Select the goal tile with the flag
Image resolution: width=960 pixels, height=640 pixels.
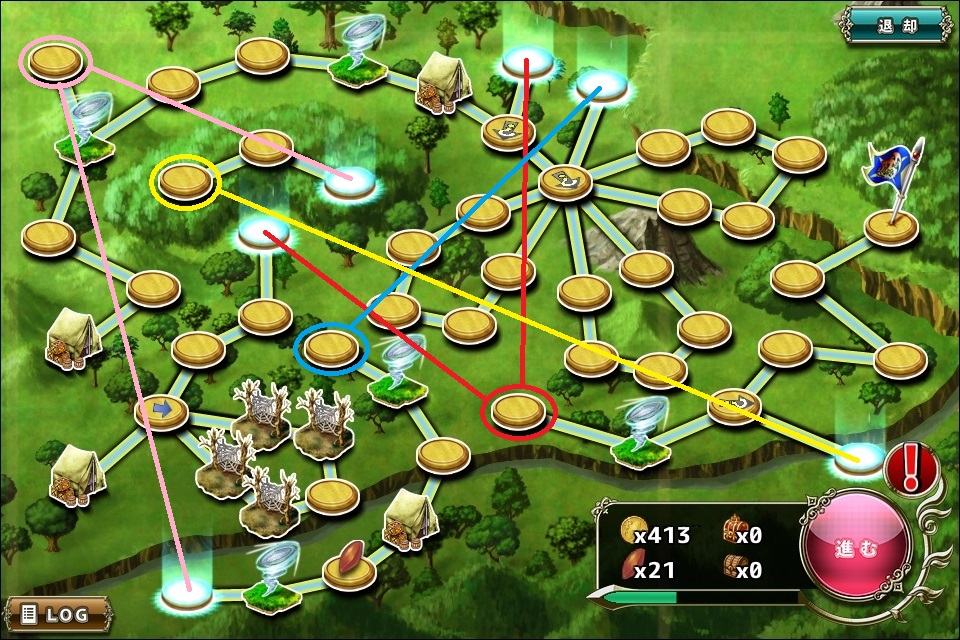pos(891,227)
